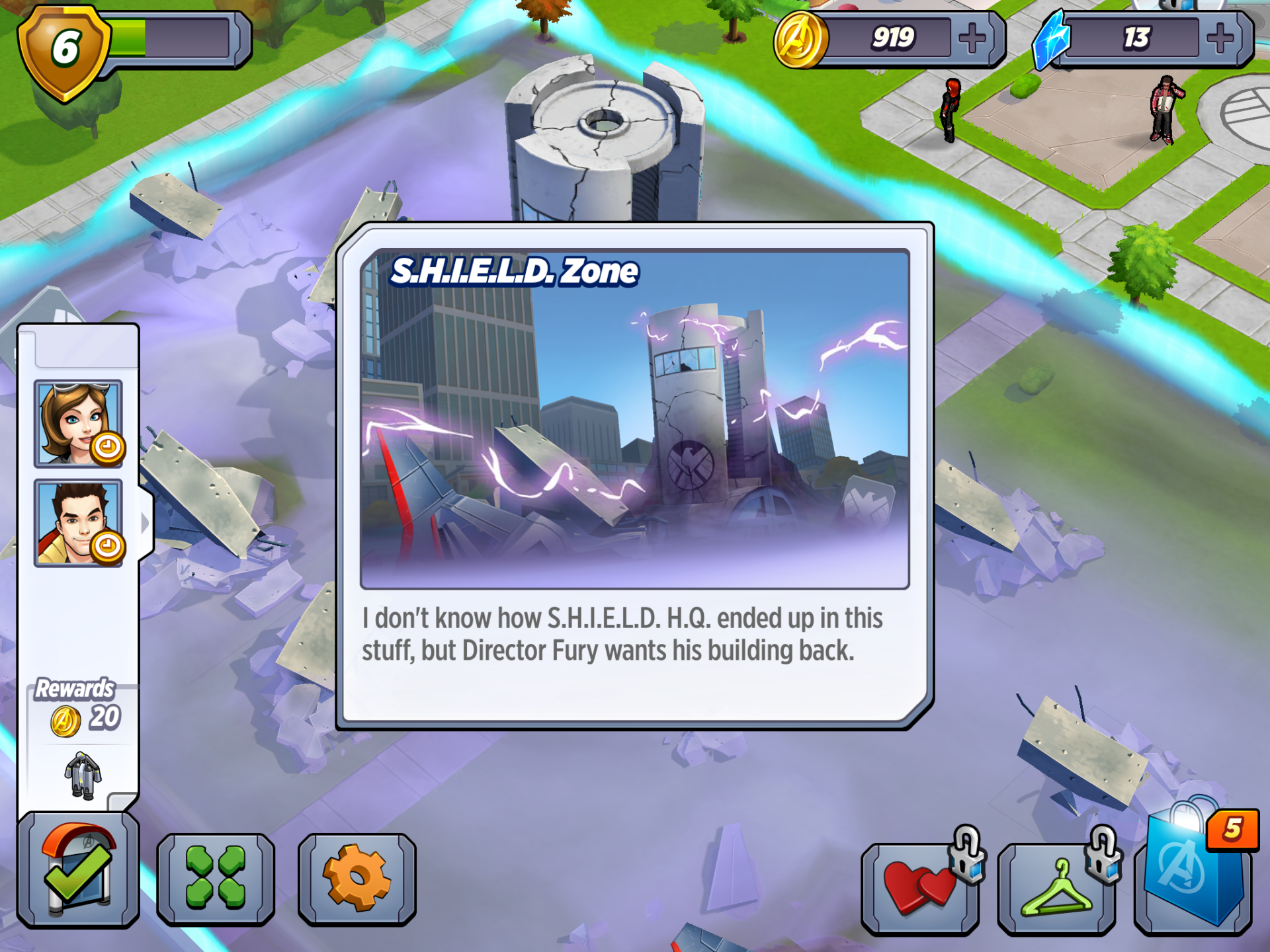Add more gold coins with plus button
The image size is (1270, 952).
(972, 38)
